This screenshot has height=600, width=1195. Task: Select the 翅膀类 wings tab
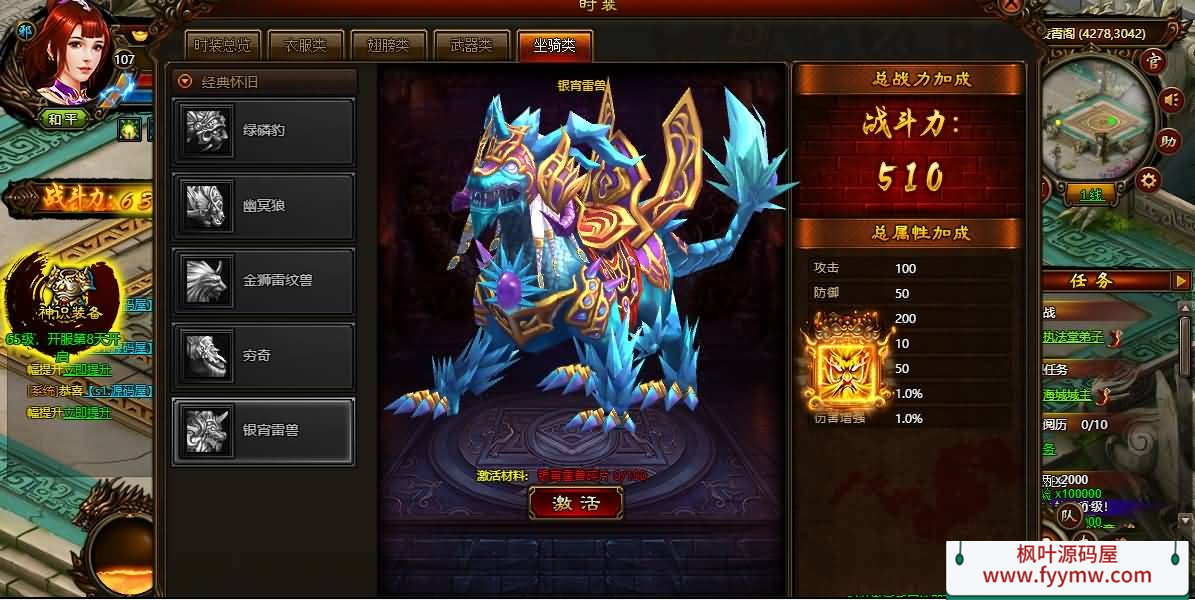point(388,45)
